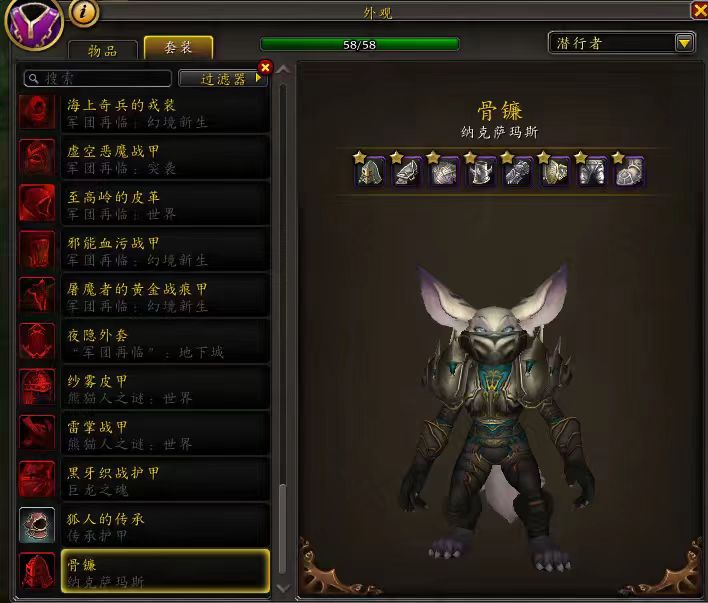Select the 纱雾皮甲 set
708x603 pixels.
[145, 387]
